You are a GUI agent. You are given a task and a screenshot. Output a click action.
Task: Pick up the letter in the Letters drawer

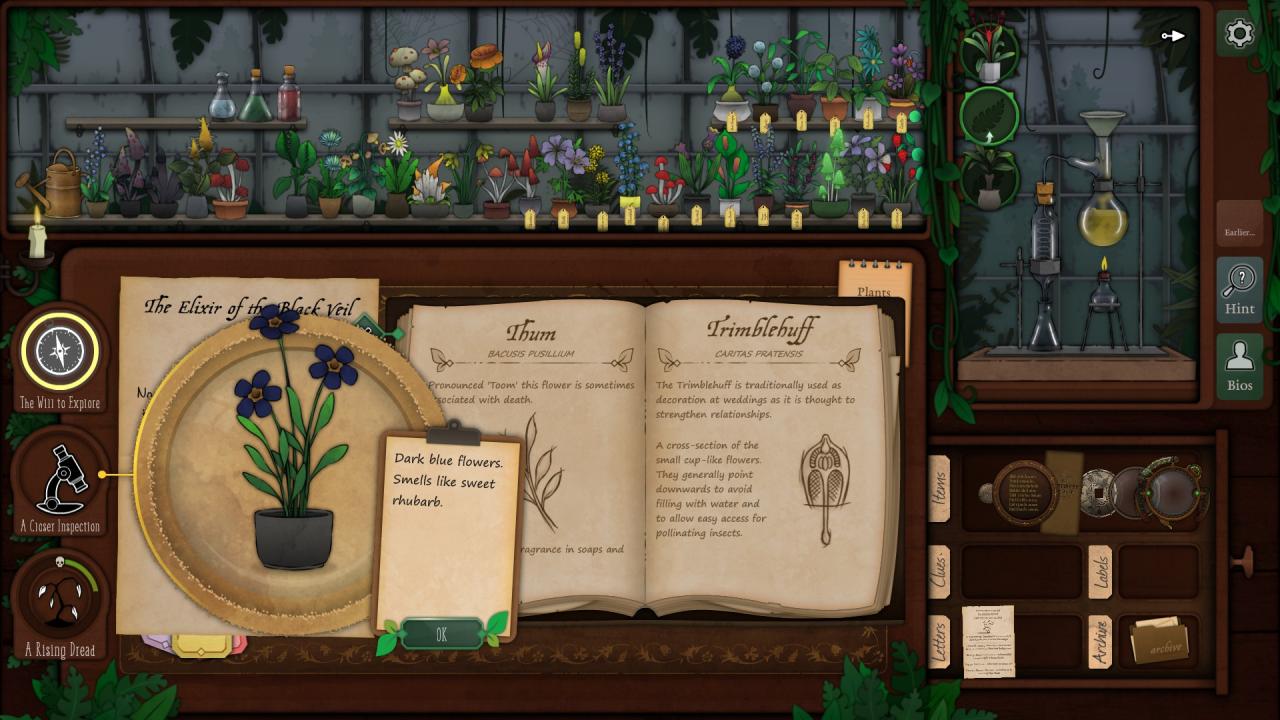pyautogui.click(x=988, y=641)
